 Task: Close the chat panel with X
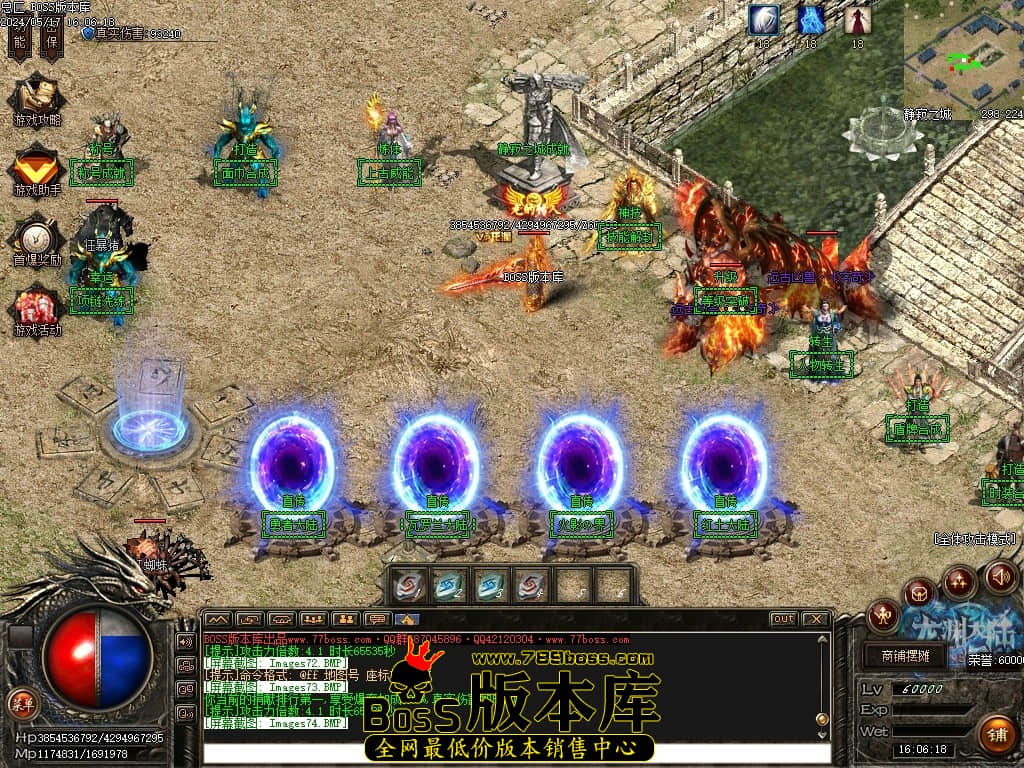[816, 619]
